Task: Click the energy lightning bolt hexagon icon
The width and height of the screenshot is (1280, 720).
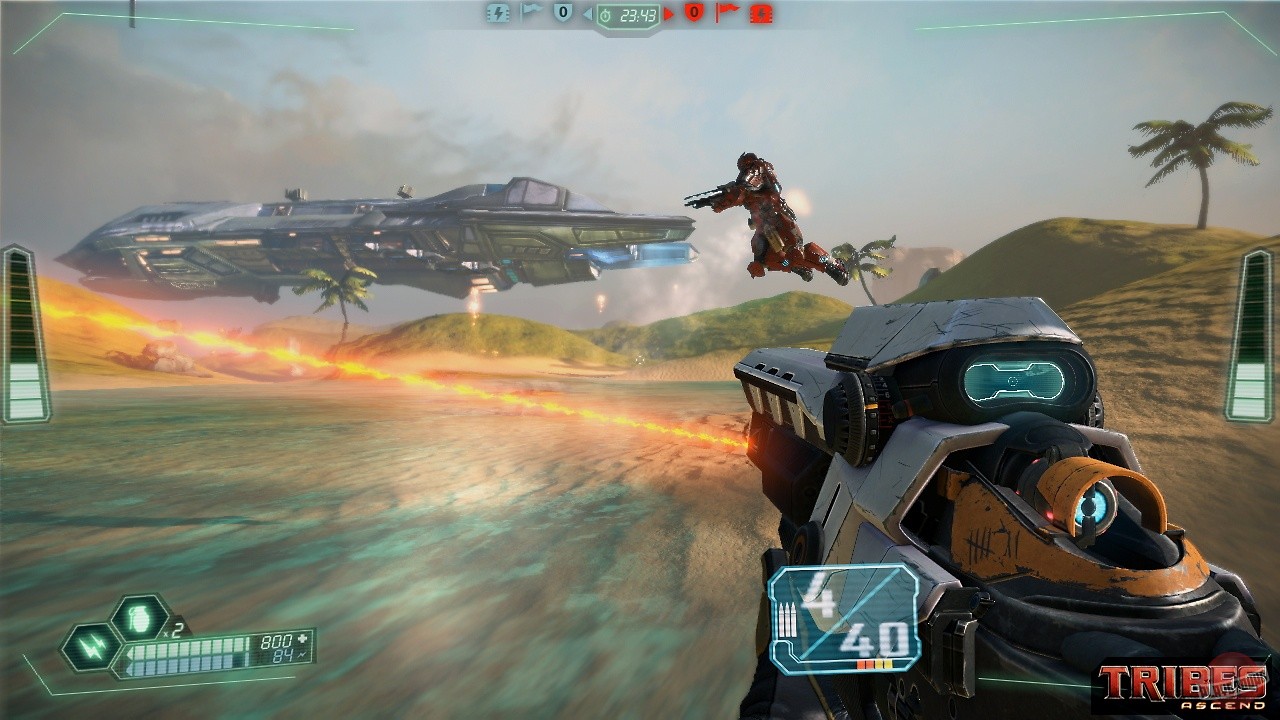Action: pos(91,647)
